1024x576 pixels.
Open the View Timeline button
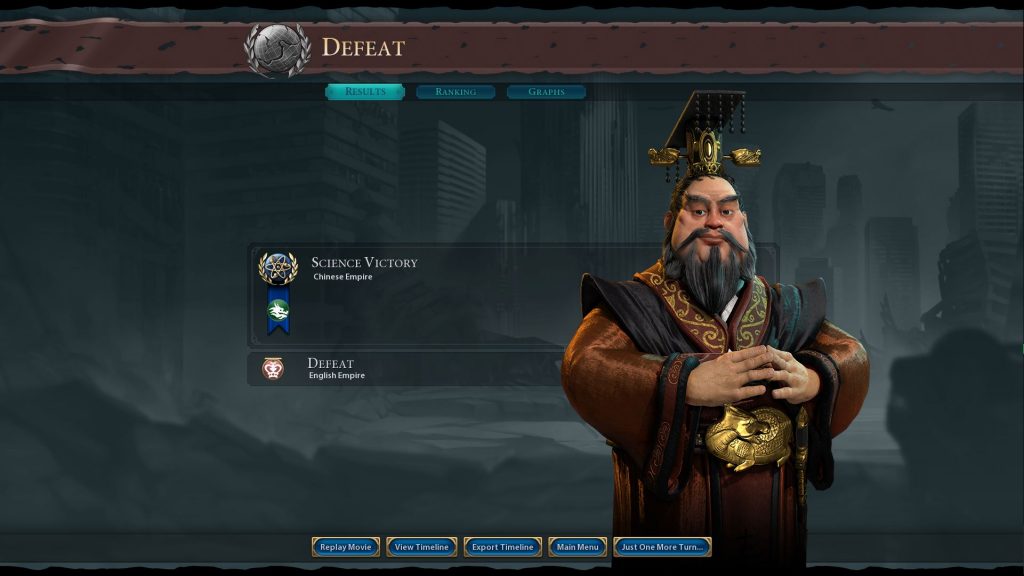click(422, 547)
